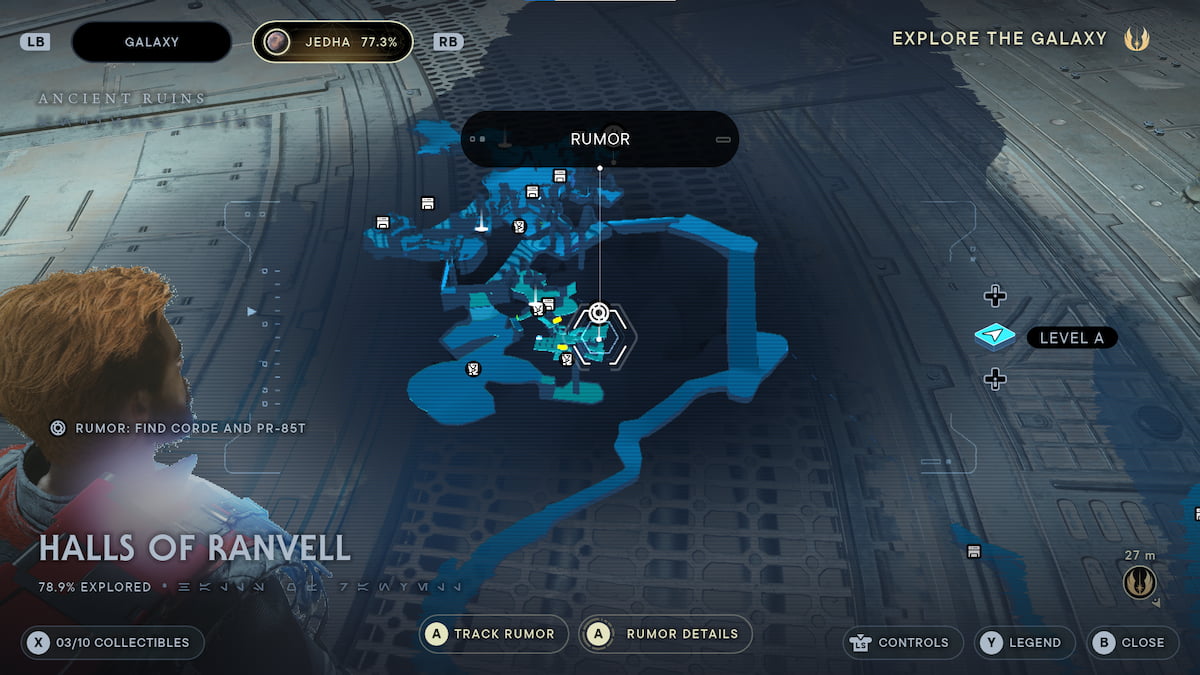1200x675 pixels.
Task: Click the Find Corde and PR-85T rumor entry
Action: [x=180, y=428]
